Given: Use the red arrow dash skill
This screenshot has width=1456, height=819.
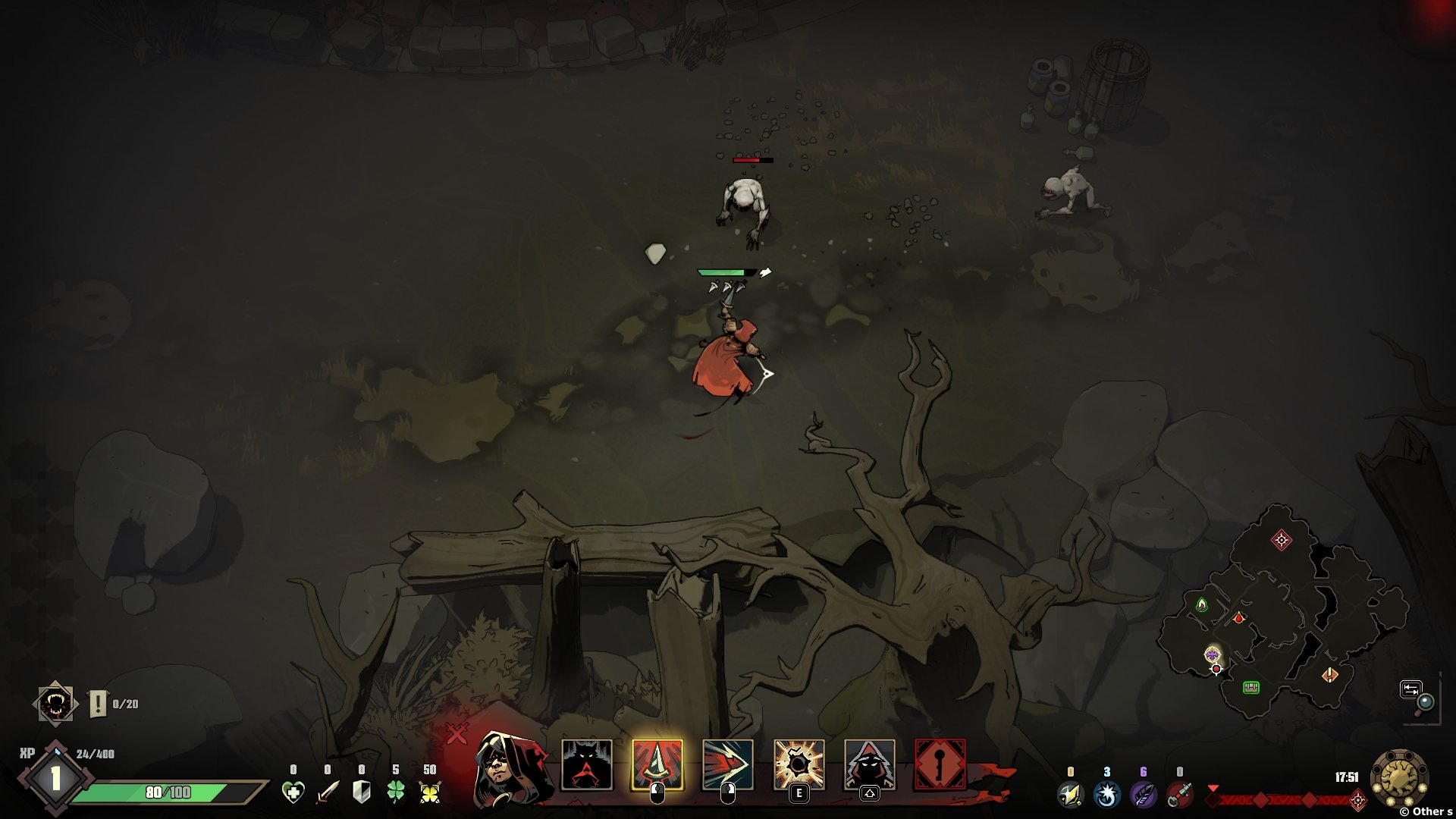Looking at the screenshot, I should [727, 764].
